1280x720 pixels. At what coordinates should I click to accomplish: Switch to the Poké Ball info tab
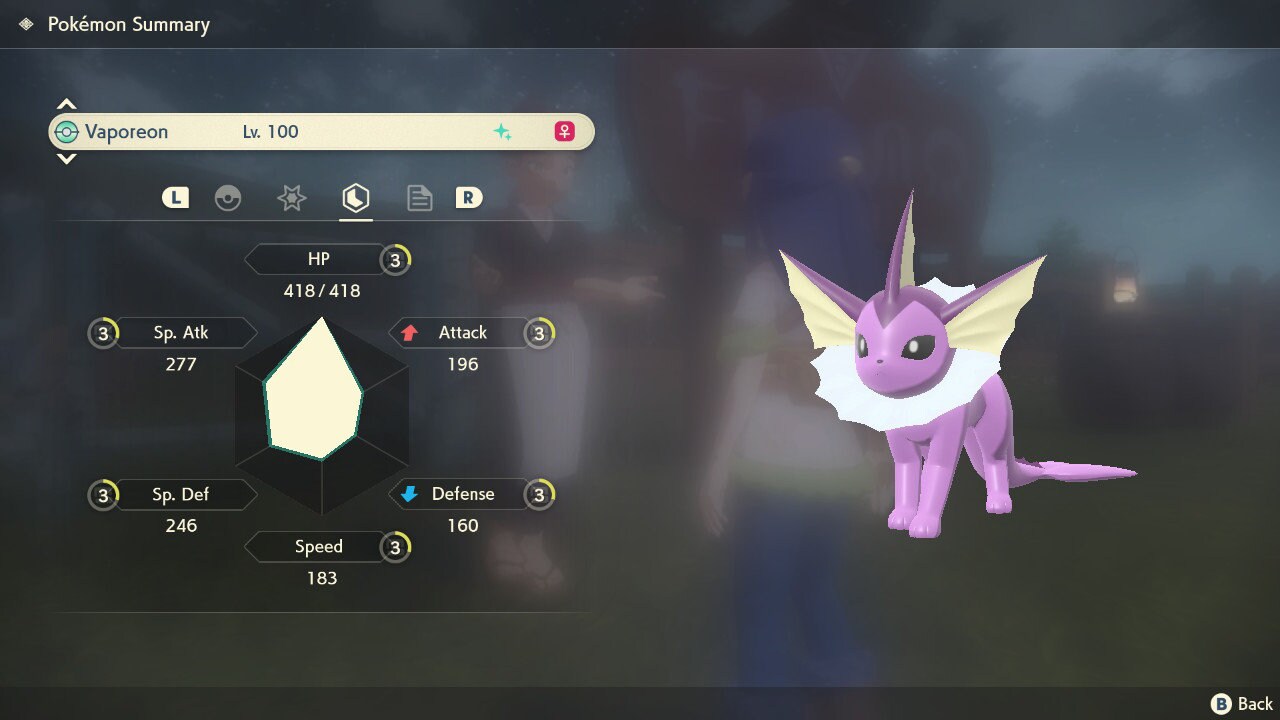(x=228, y=198)
